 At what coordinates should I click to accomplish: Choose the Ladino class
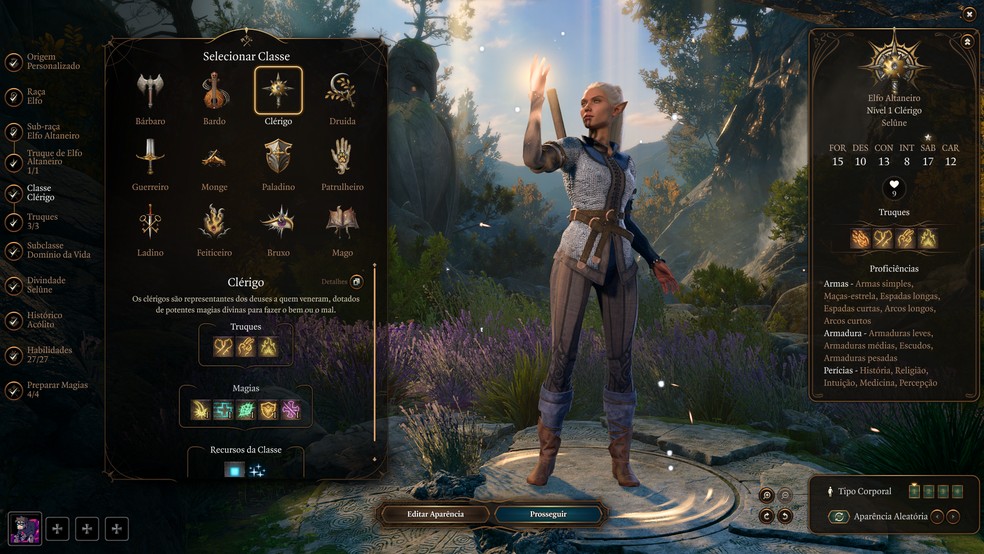150,222
